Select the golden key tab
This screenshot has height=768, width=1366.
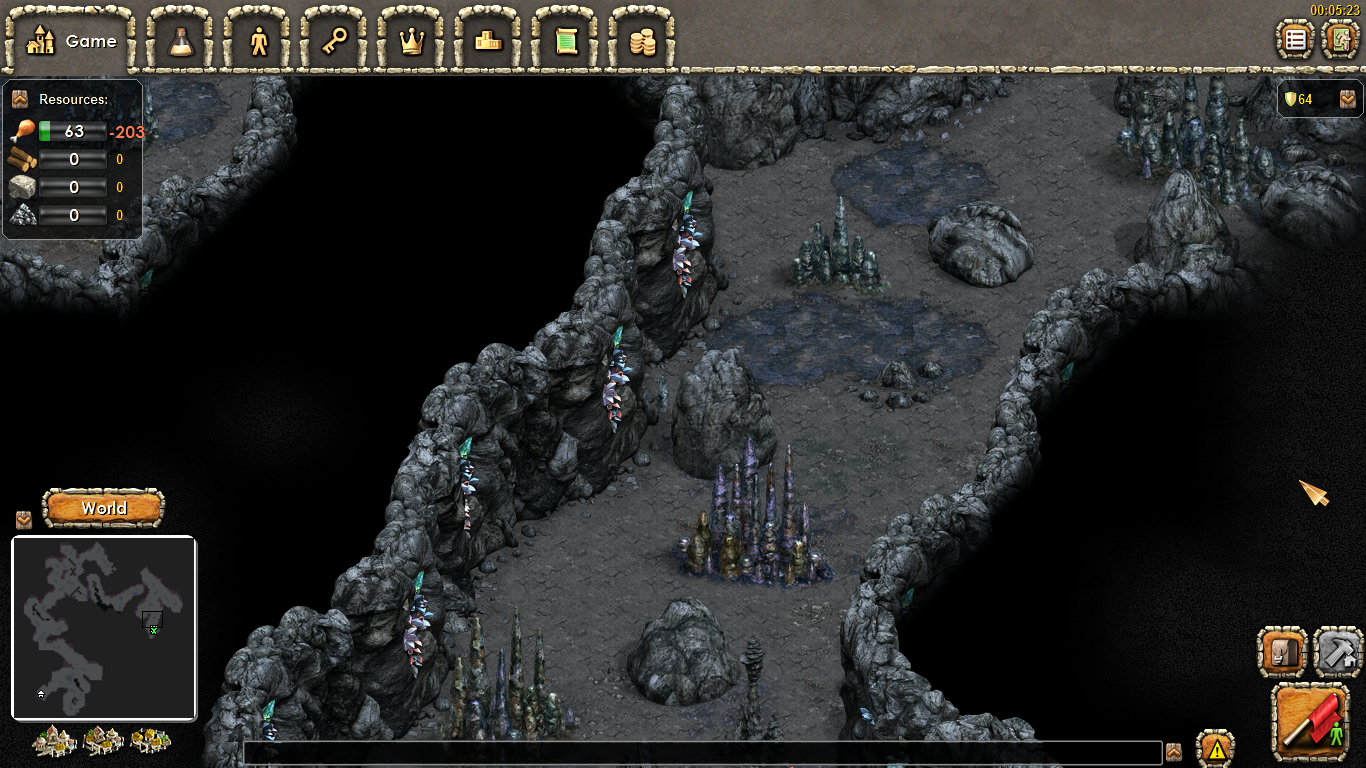click(x=335, y=41)
